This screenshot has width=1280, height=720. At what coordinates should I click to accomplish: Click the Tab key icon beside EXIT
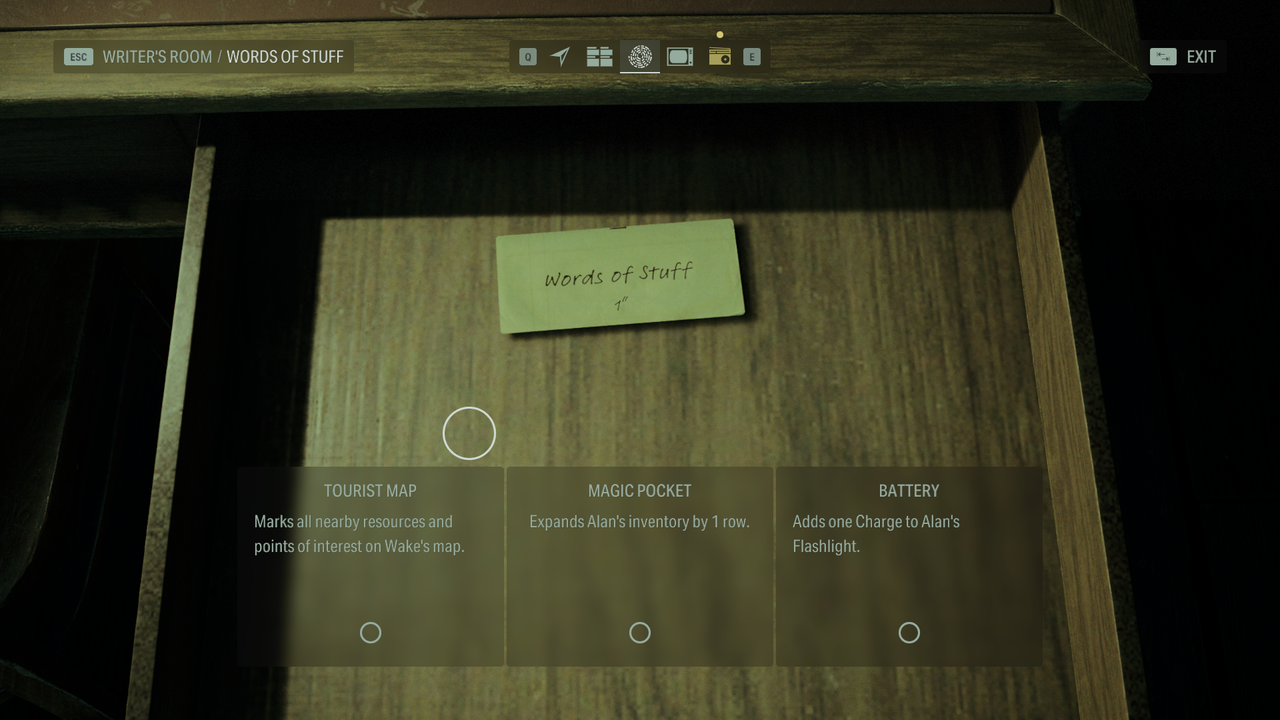tap(1161, 56)
